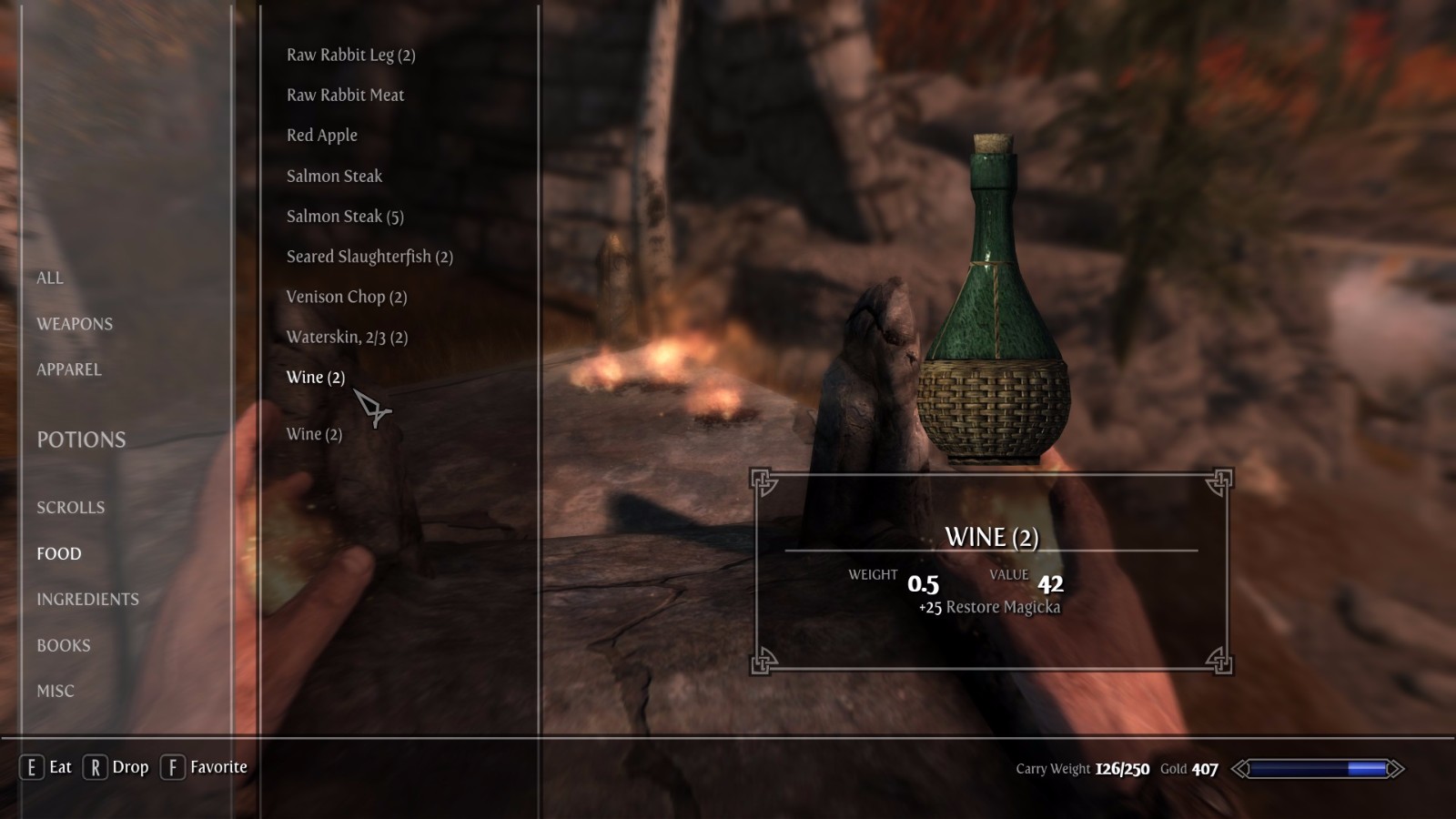Switch to the INGREDIENTS category
The width and height of the screenshot is (1456, 819).
(87, 599)
